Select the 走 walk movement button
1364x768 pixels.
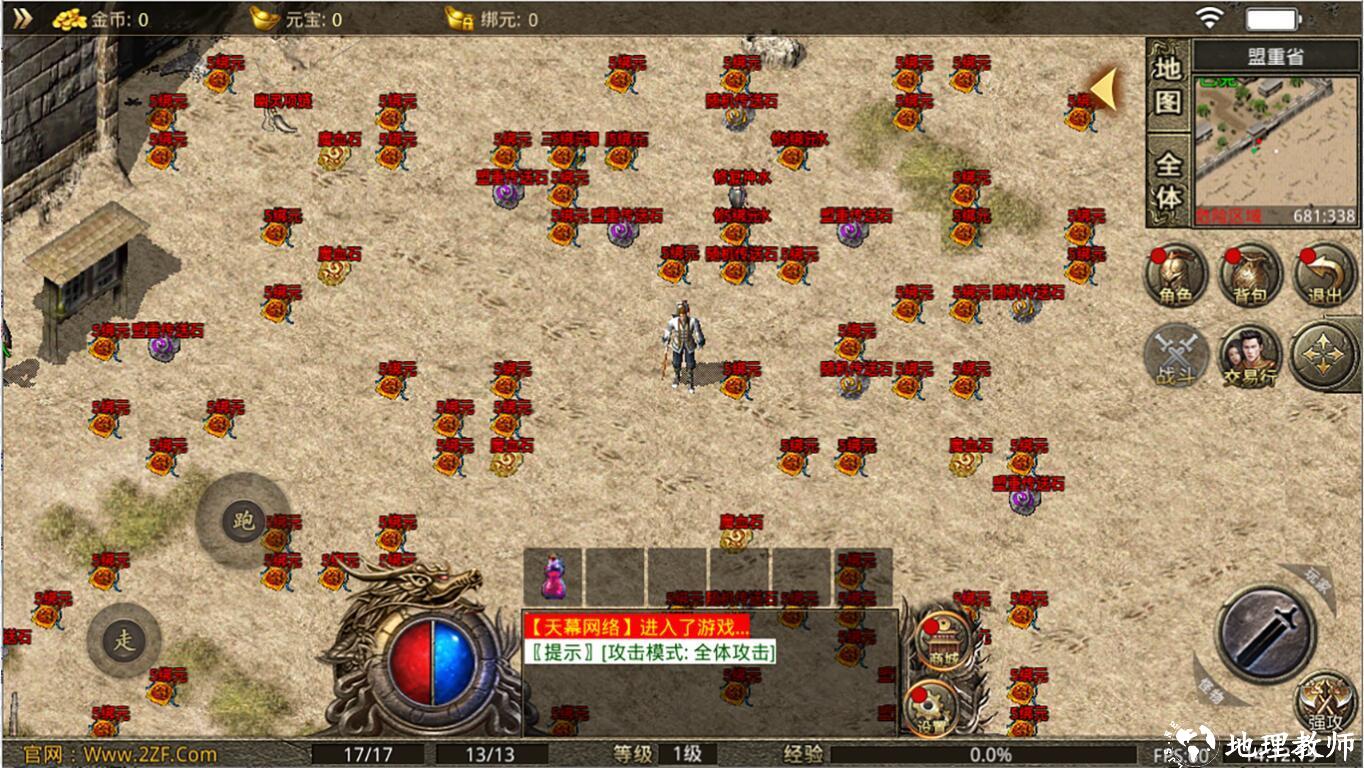[x=124, y=641]
